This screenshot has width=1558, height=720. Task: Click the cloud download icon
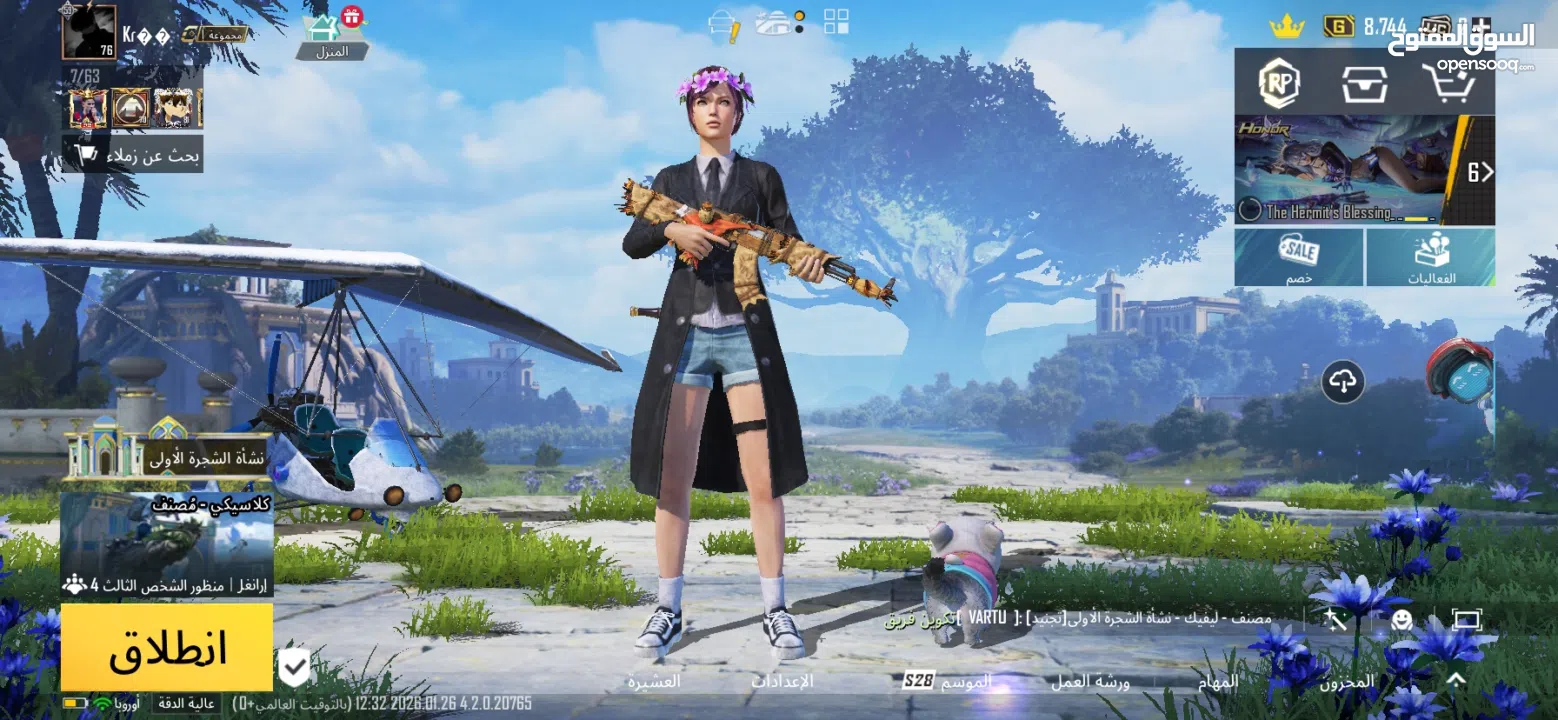point(1343,381)
